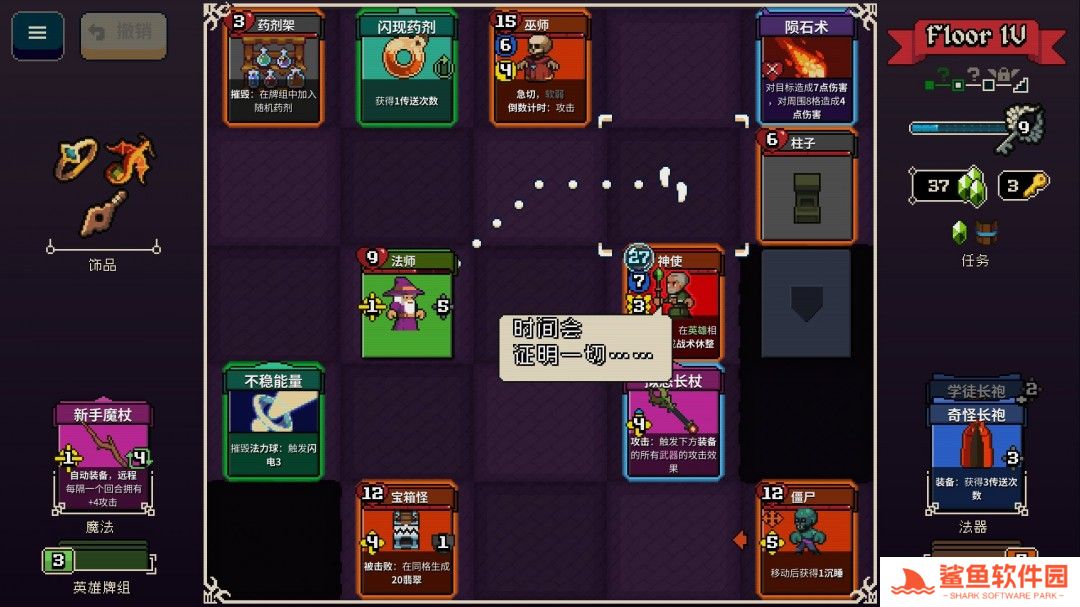Inspect the gold ring trinket
This screenshot has height=607, width=1080.
(x=78, y=159)
